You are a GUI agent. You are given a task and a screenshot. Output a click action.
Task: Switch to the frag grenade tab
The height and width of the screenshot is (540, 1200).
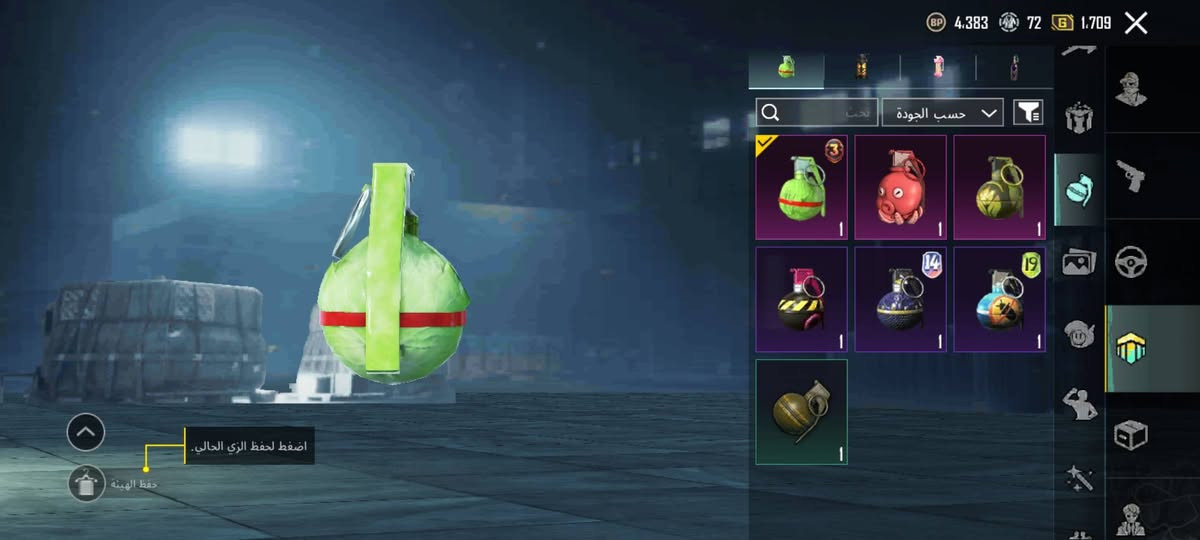coord(786,68)
